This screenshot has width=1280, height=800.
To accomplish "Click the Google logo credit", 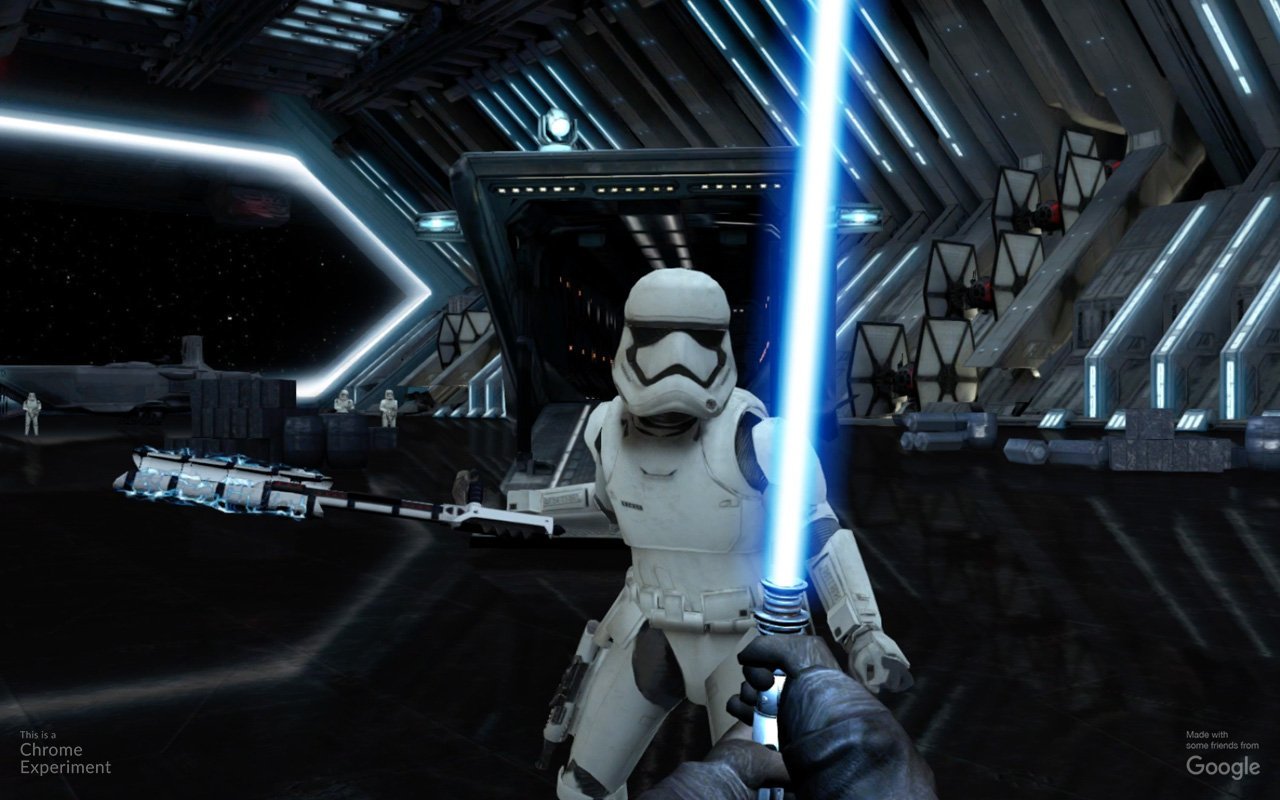I will (1222, 766).
